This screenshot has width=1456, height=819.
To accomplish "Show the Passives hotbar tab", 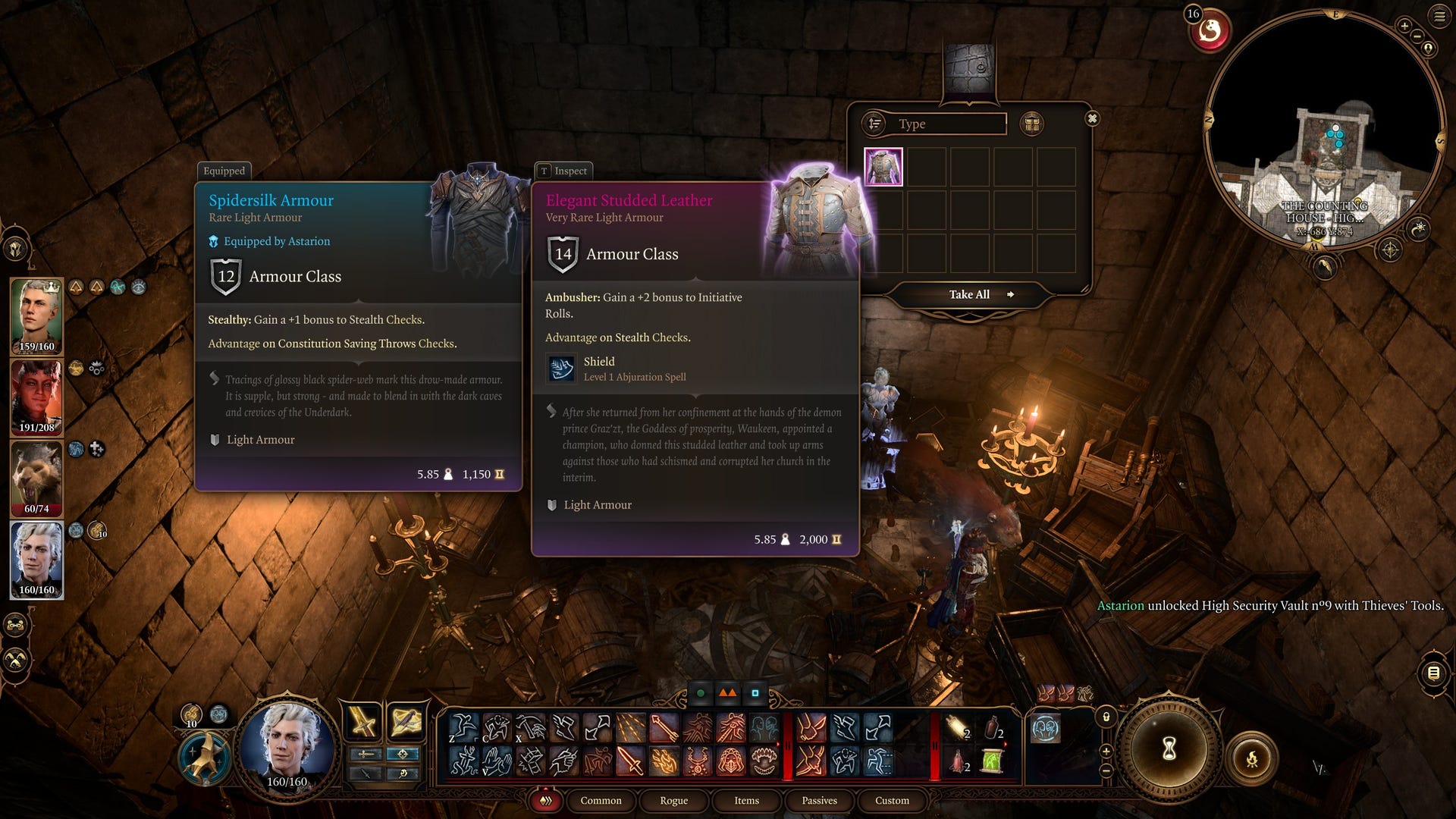I will pyautogui.click(x=819, y=800).
